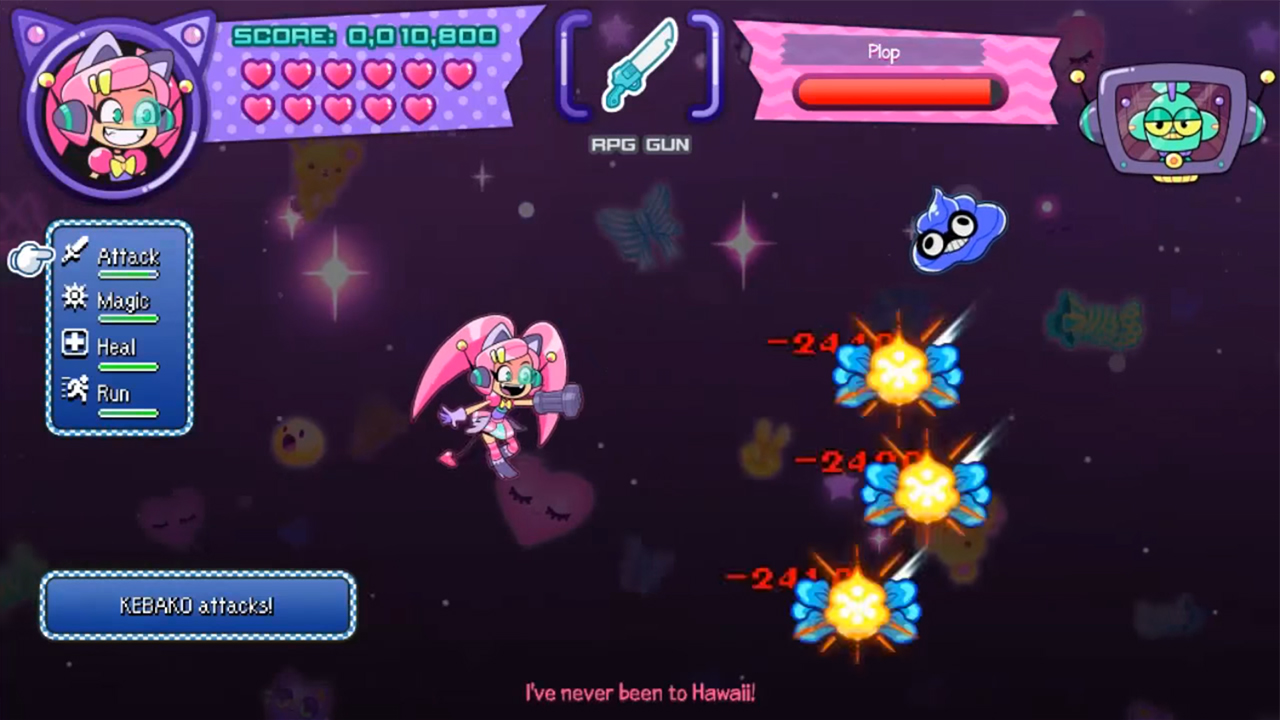Expand the battle command menu panel
1280x720 pixels.
pyautogui.click(x=118, y=325)
